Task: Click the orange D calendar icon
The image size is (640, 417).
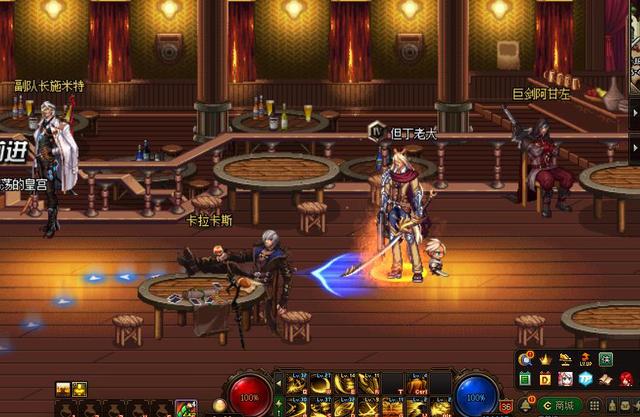Action: coord(545,380)
